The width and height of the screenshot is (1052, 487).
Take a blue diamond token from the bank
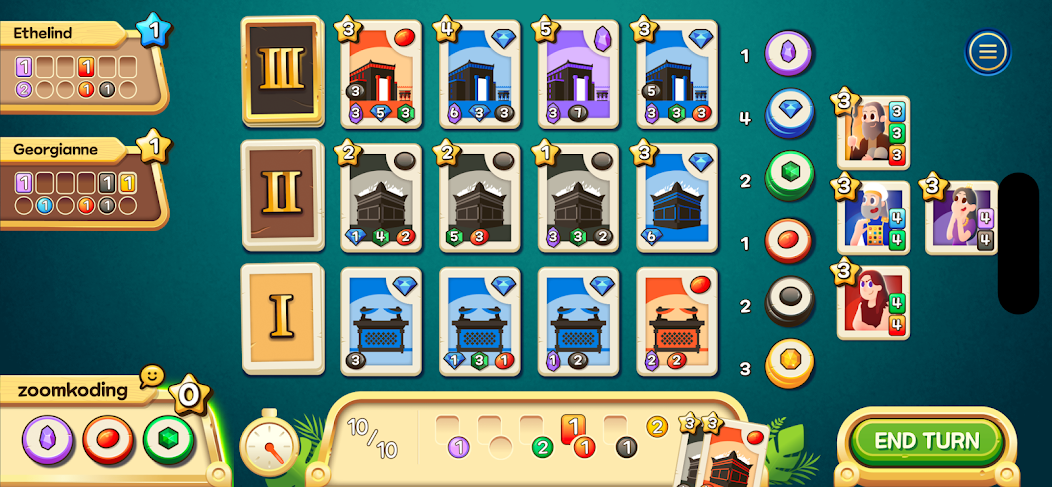click(790, 113)
